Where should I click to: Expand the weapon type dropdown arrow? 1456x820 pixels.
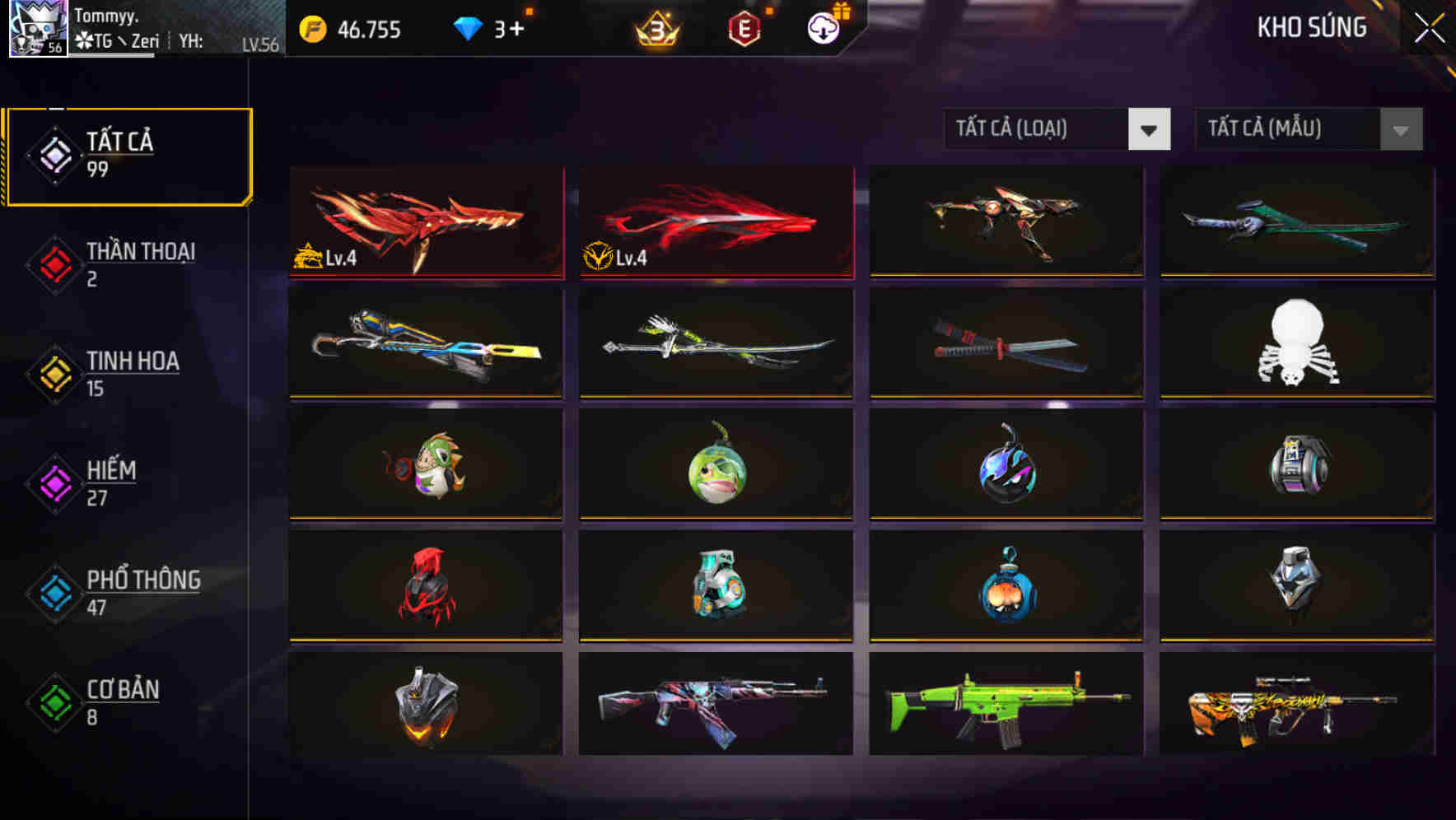tap(1150, 129)
